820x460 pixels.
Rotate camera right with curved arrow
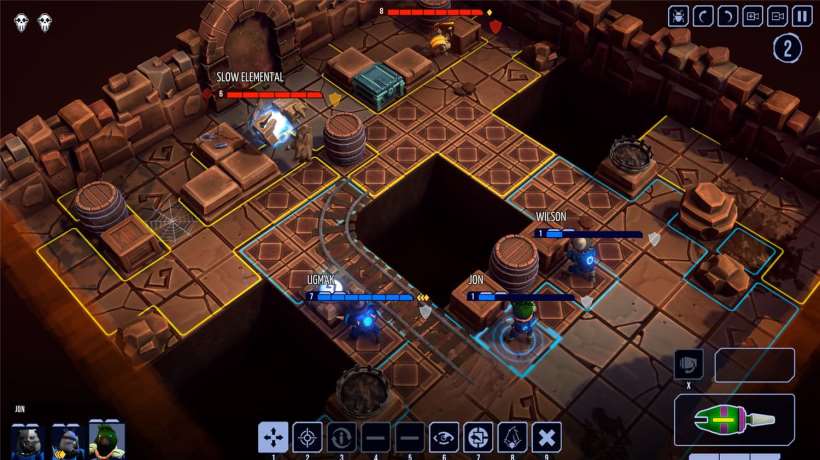728,16
